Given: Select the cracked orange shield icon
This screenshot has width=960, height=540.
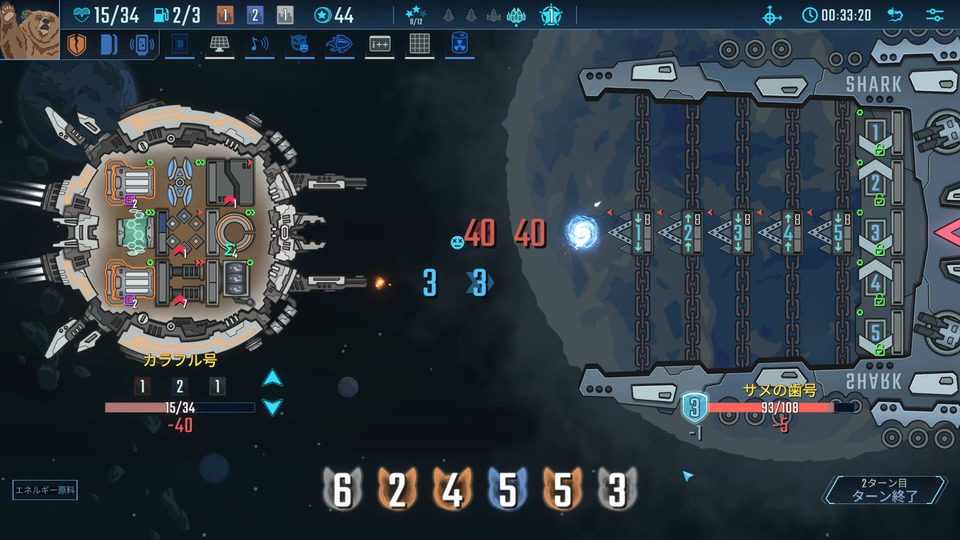Looking at the screenshot, I should pos(77,45).
